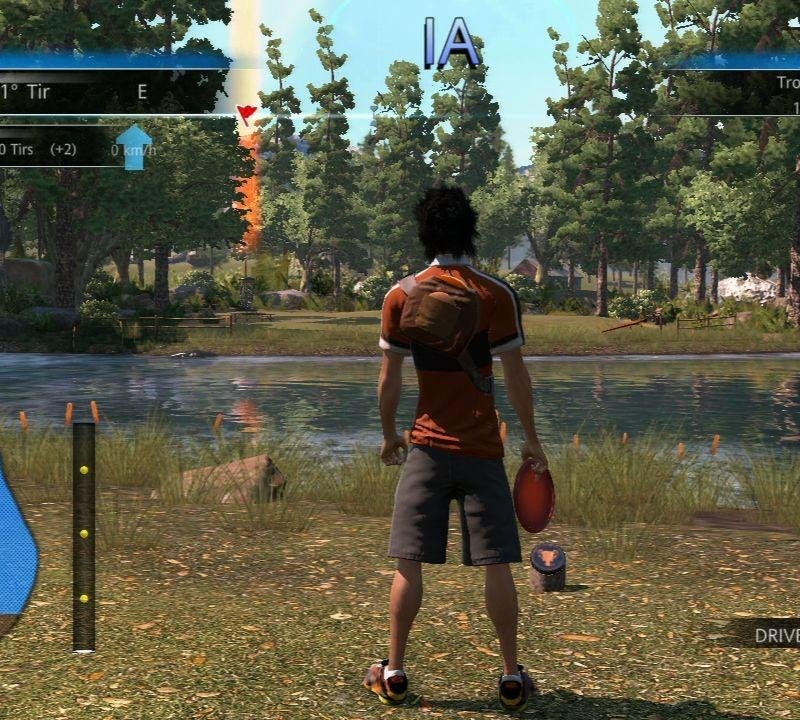Select the red flag hole marker
This screenshot has width=800, height=720.
point(246,113)
